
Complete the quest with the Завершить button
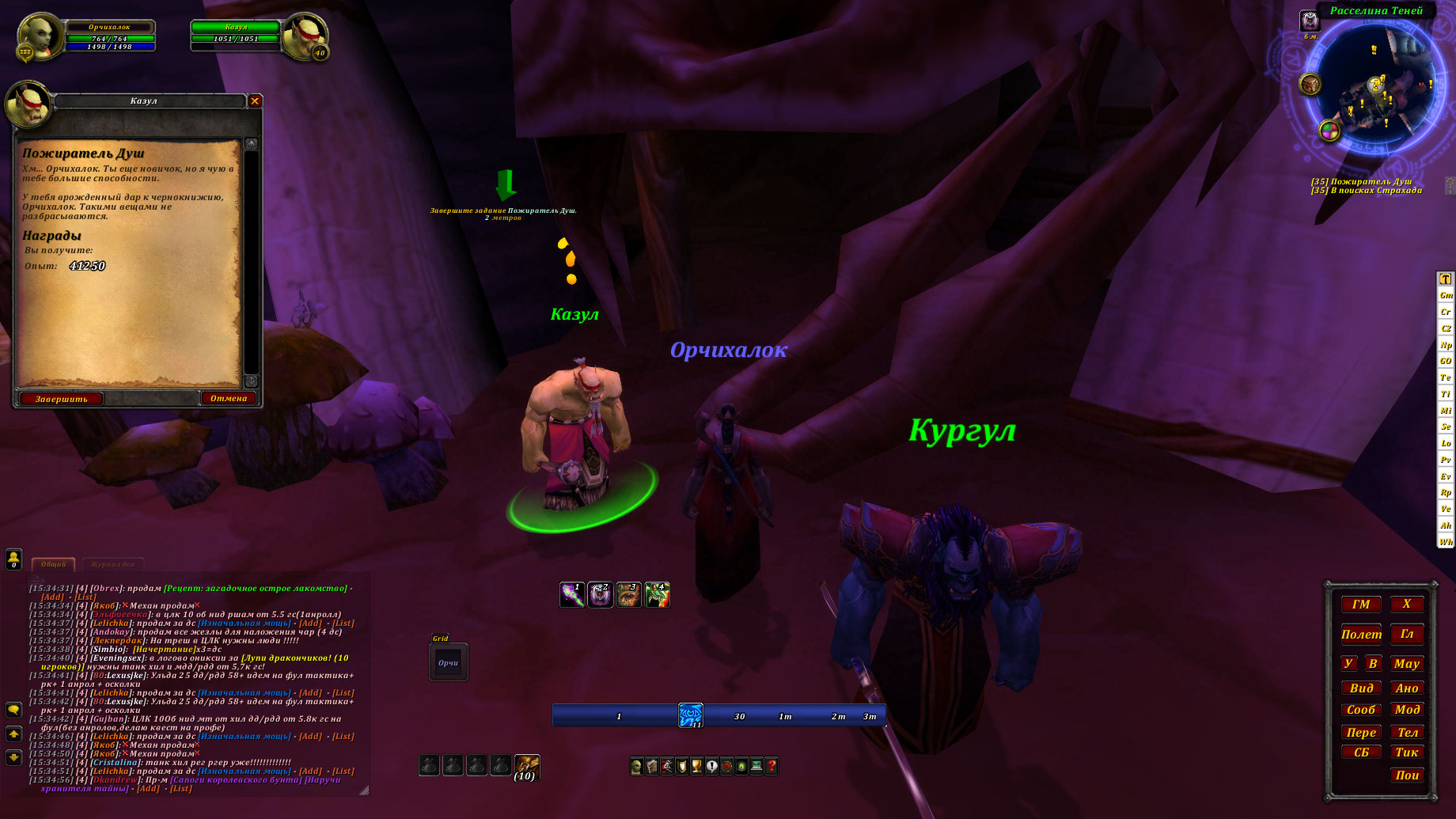point(61,399)
